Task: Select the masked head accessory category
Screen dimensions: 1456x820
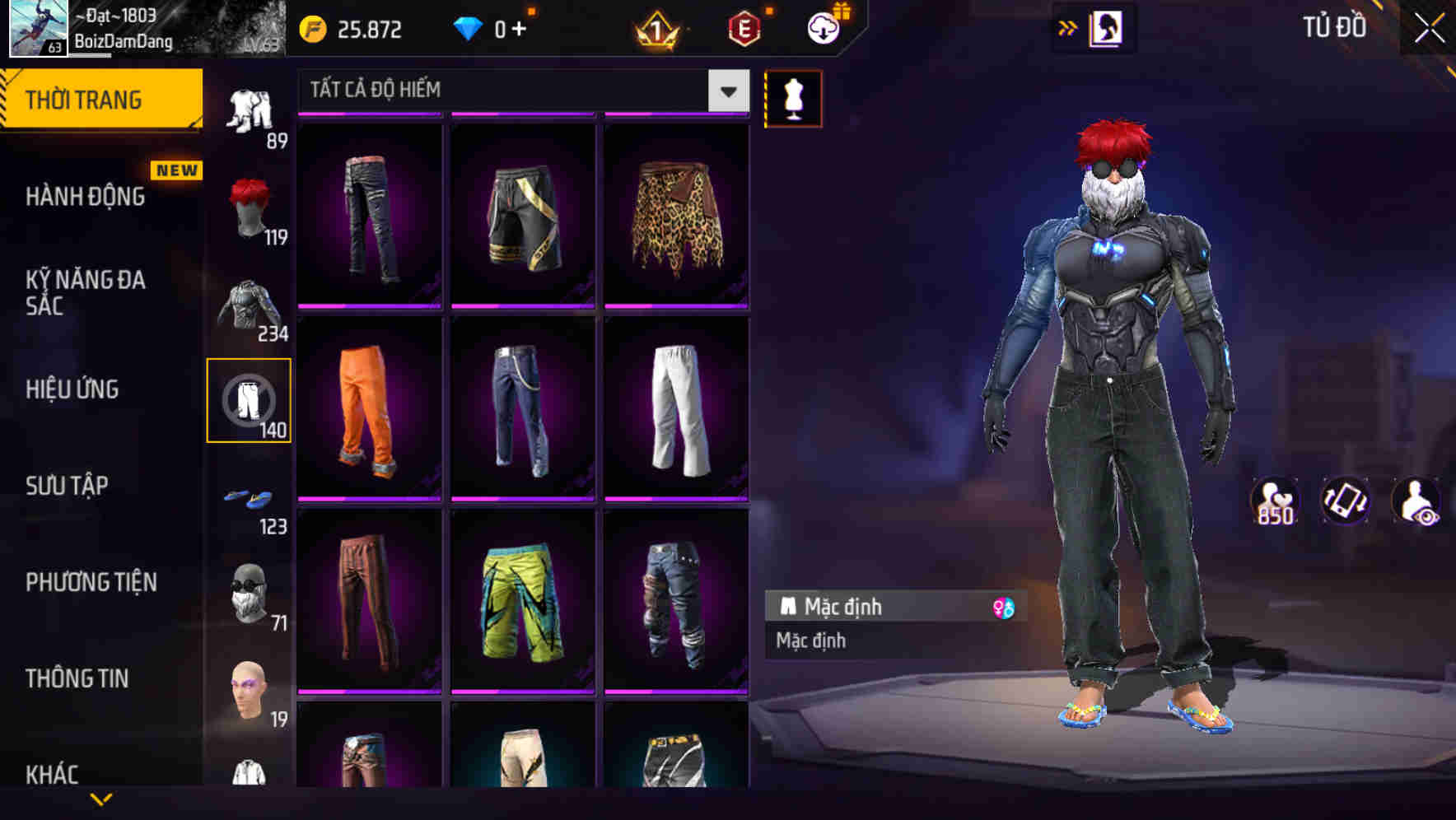Action: (x=250, y=591)
